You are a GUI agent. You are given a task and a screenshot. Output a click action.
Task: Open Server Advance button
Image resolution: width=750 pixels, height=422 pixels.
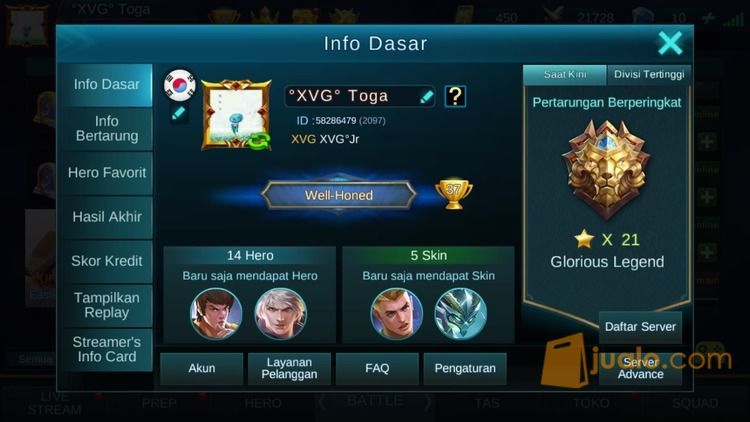(x=640, y=368)
